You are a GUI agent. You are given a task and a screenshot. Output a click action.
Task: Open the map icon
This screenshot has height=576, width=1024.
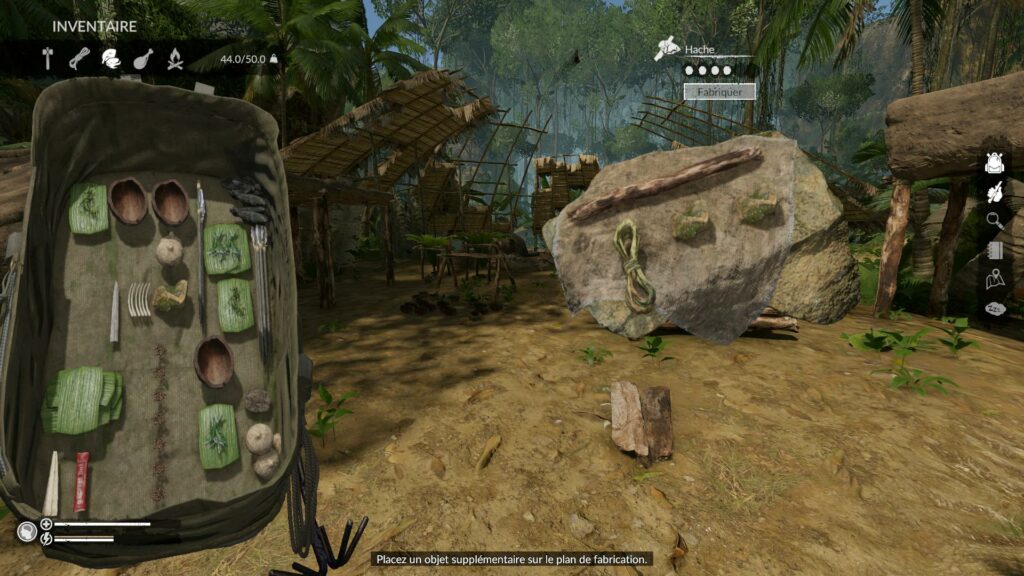click(x=994, y=279)
